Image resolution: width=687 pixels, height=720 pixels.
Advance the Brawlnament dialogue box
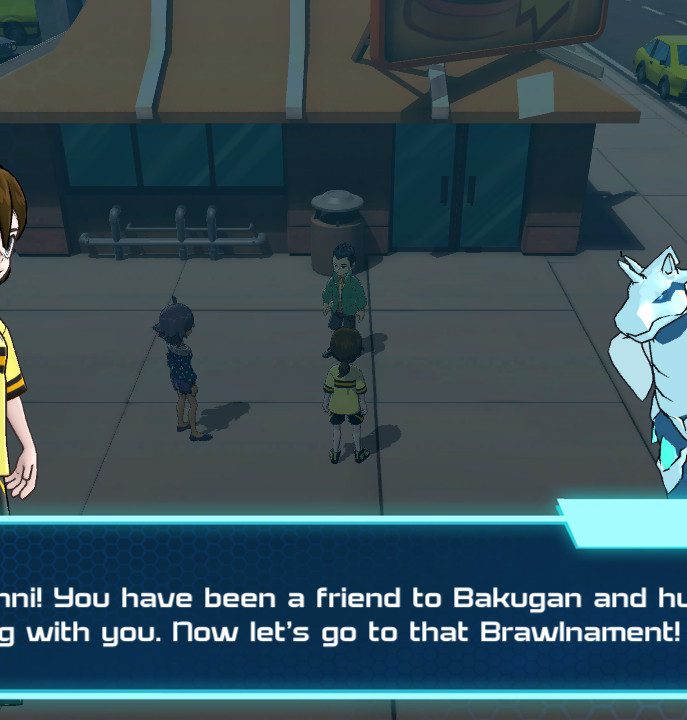click(x=343, y=614)
